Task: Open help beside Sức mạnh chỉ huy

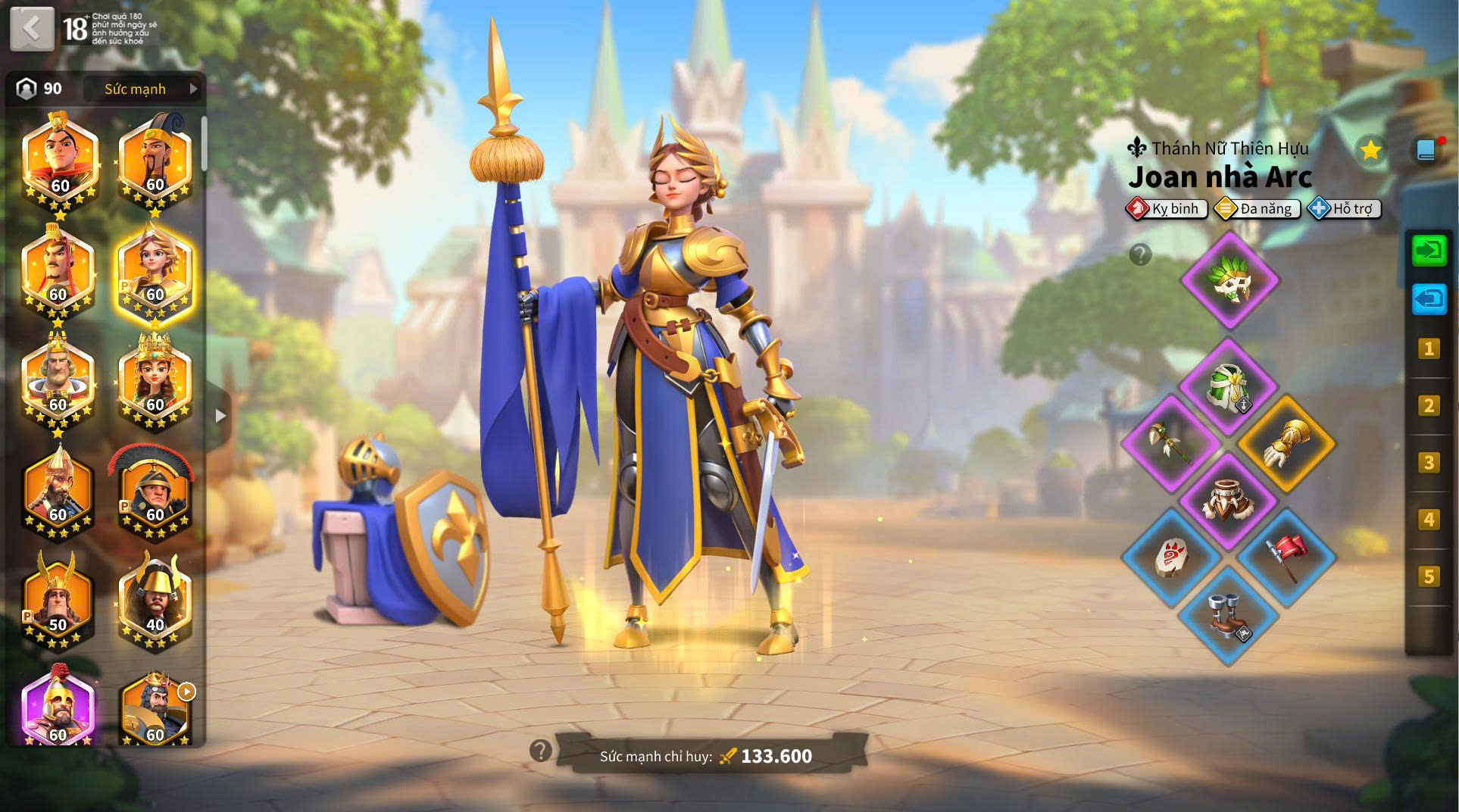Action: click(540, 751)
